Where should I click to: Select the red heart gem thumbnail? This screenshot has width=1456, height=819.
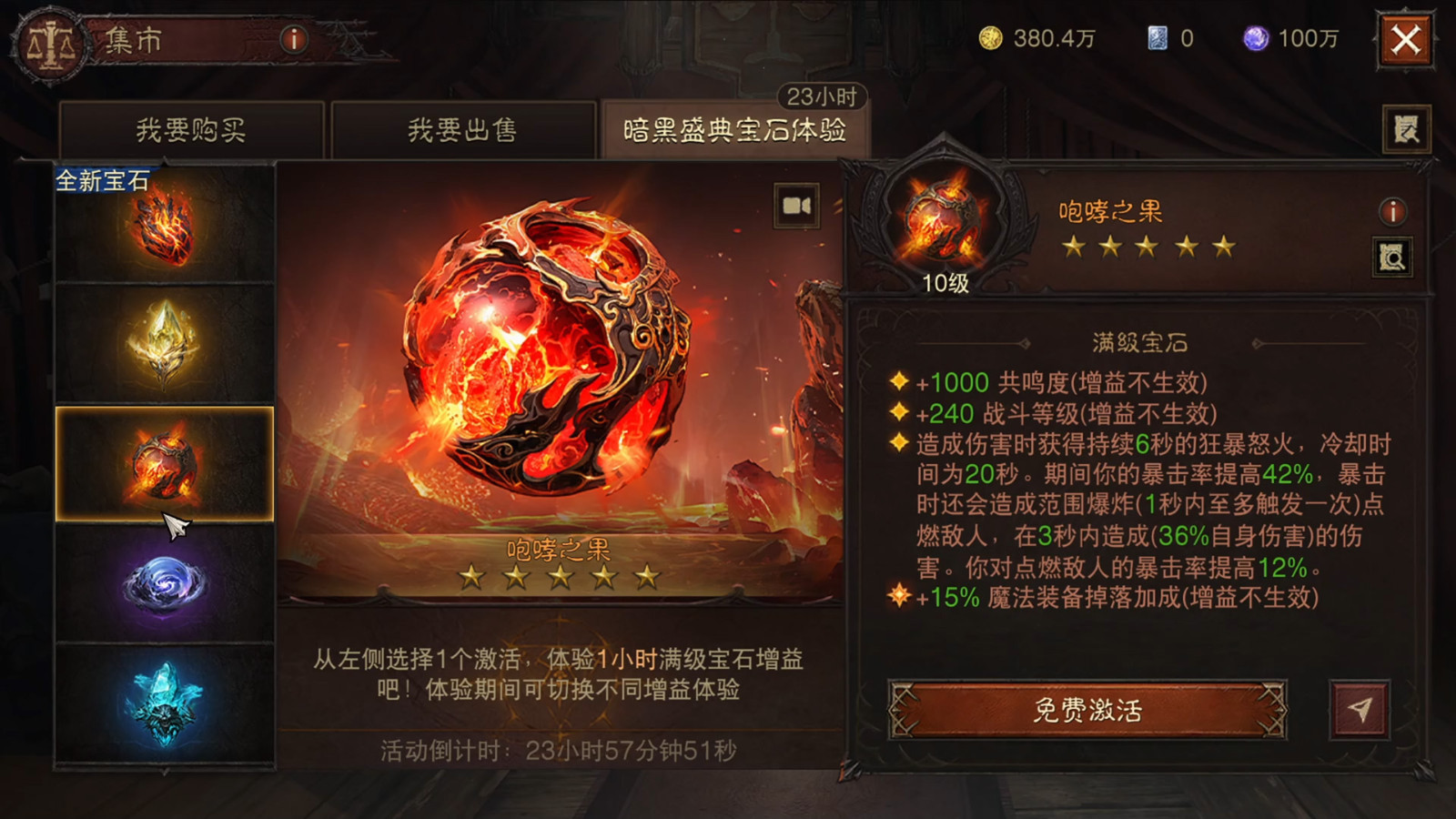point(164,227)
